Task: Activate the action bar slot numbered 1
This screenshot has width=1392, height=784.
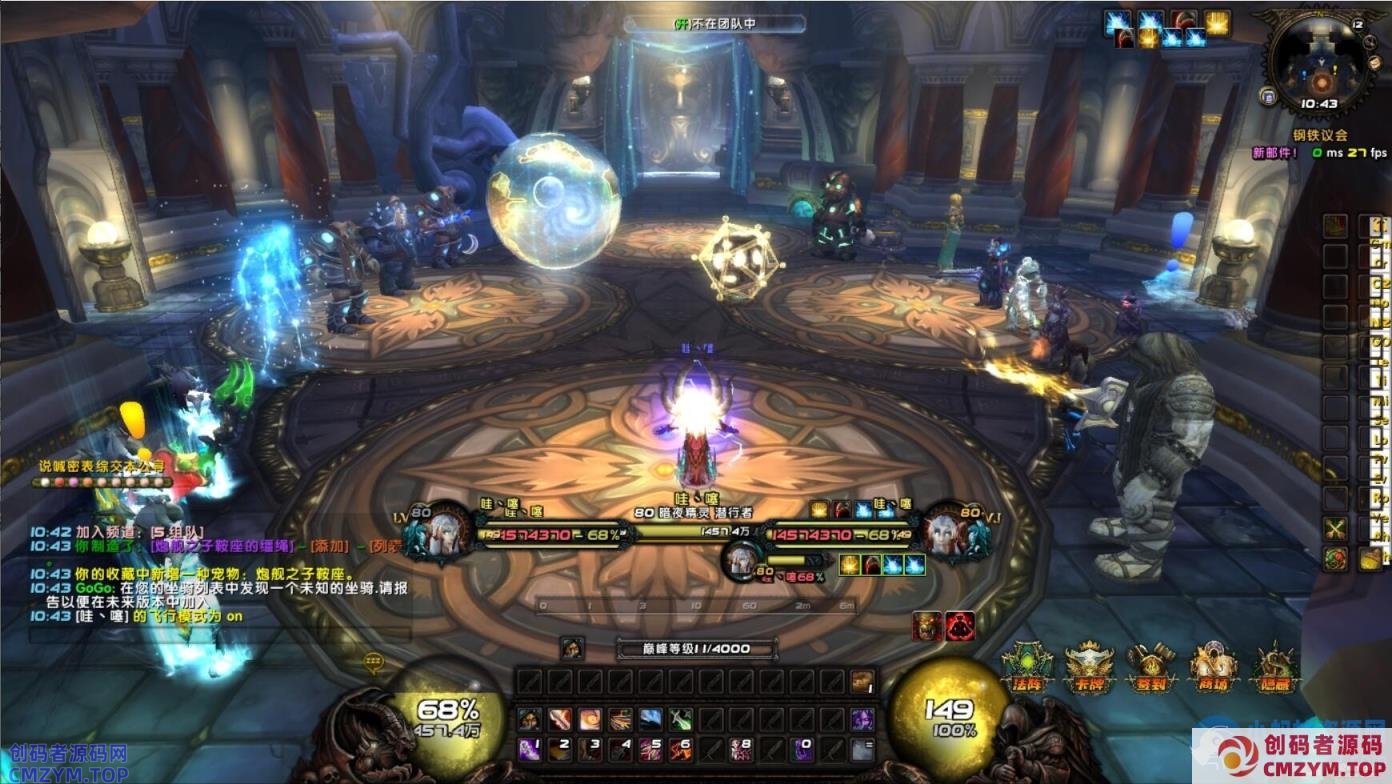Action: (x=530, y=748)
